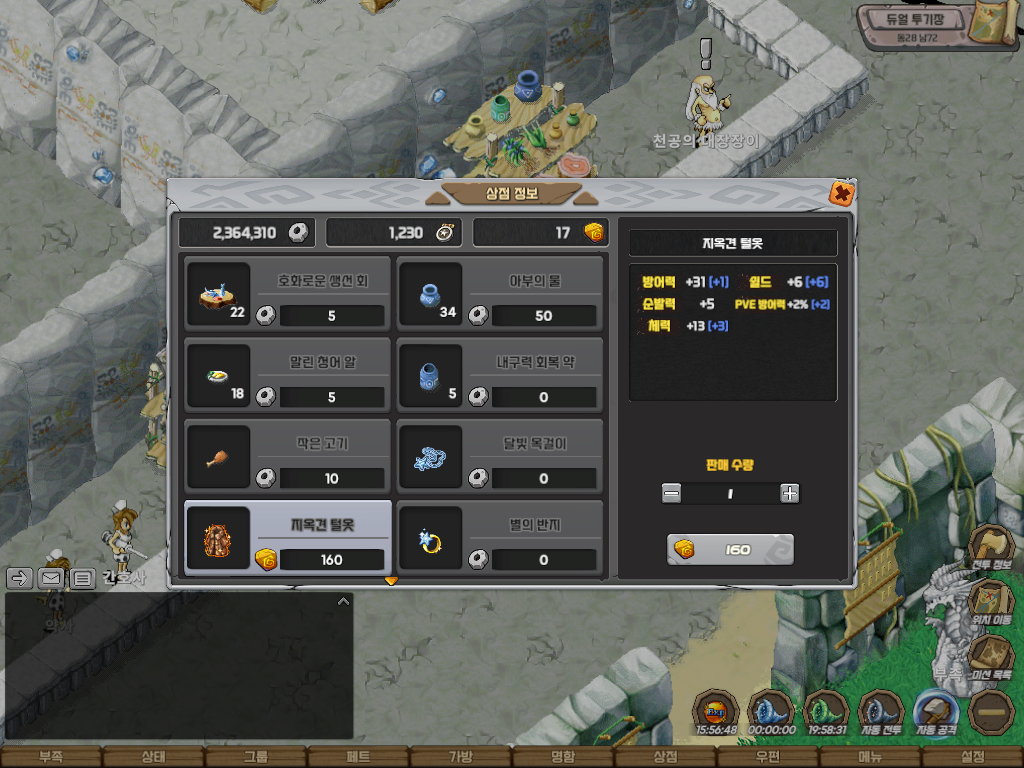Choose the 별의 반지 ring item

tap(500, 539)
